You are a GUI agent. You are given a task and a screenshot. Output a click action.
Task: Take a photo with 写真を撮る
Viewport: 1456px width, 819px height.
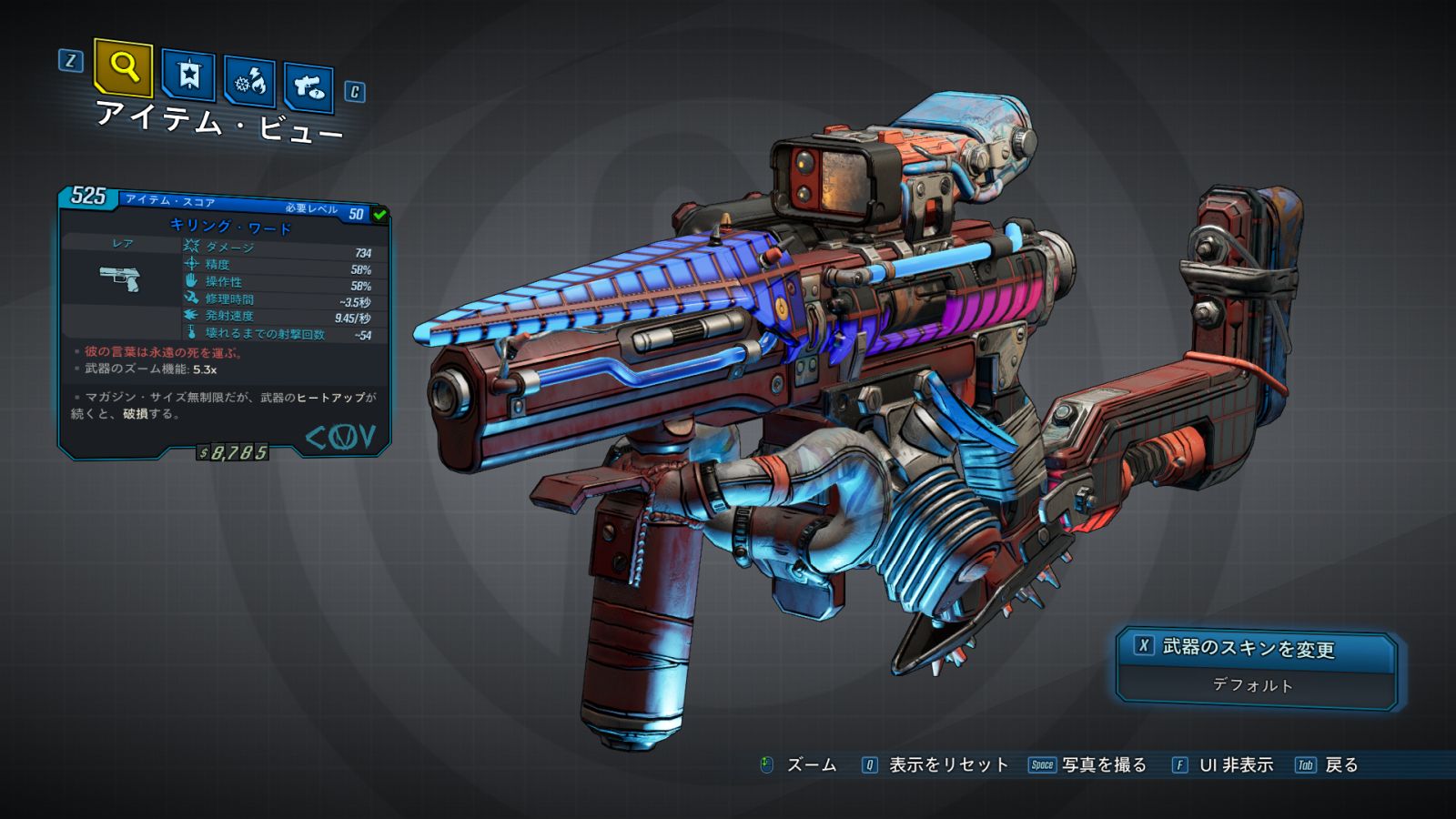(1103, 765)
